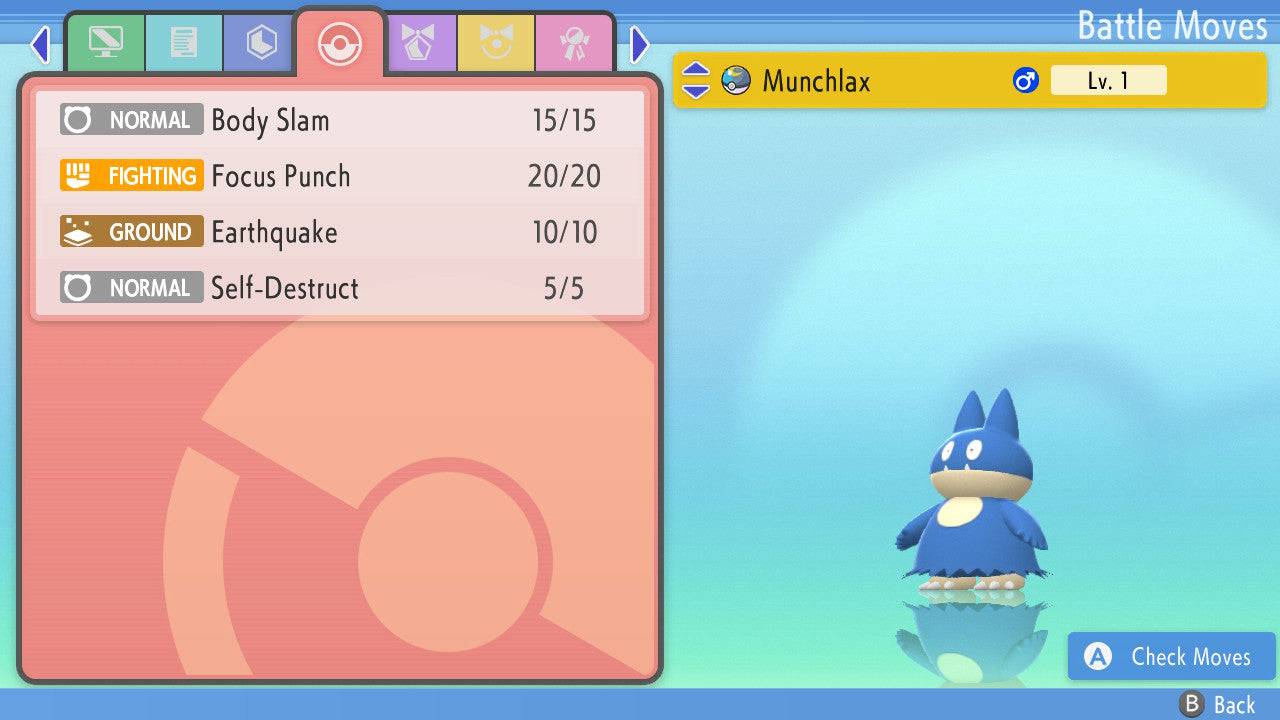
Task: Select the Battle Moves Poké Ball icon
Action: (340, 42)
